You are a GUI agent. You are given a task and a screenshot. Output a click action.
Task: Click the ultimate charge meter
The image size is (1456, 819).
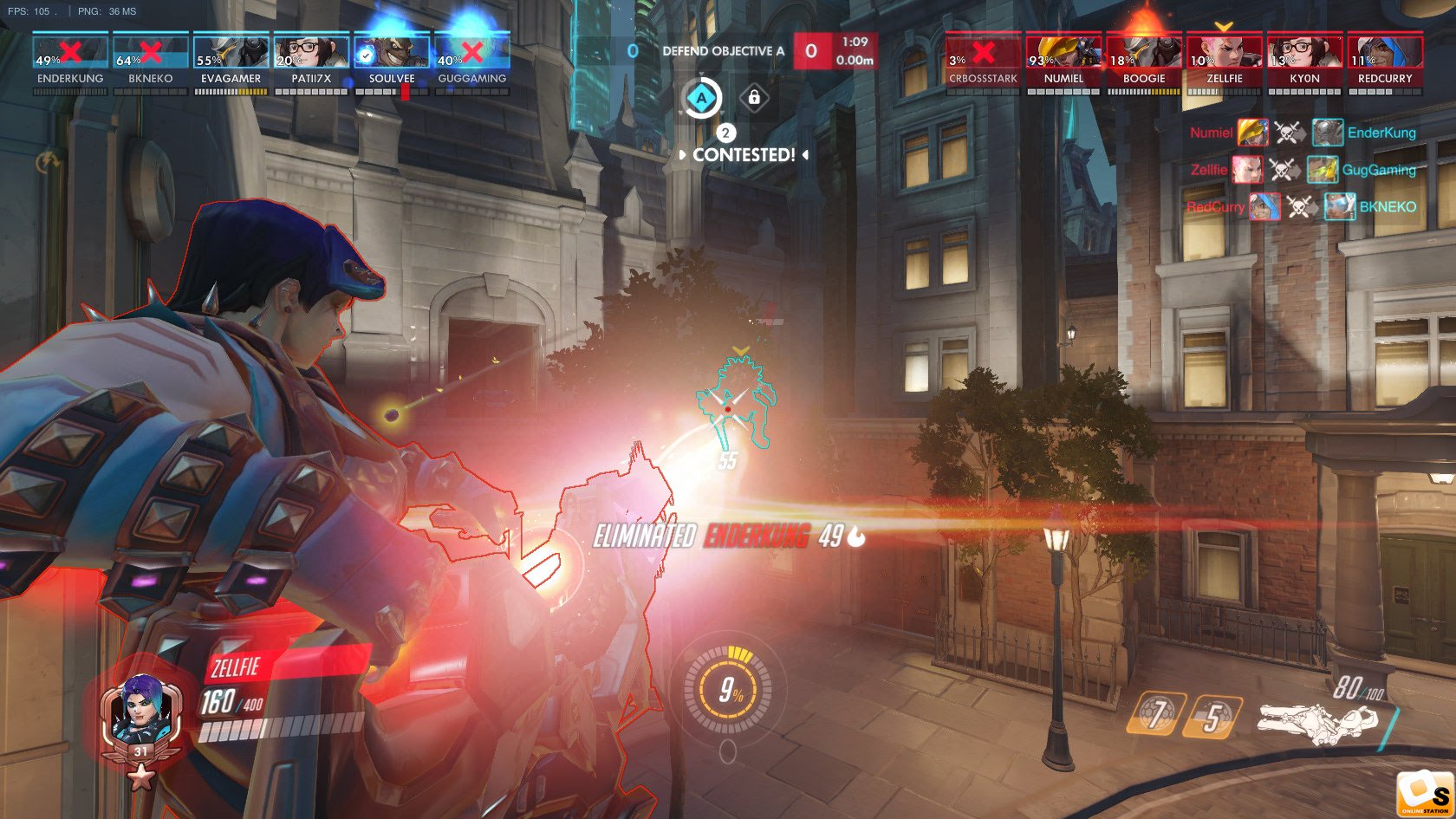[728, 690]
